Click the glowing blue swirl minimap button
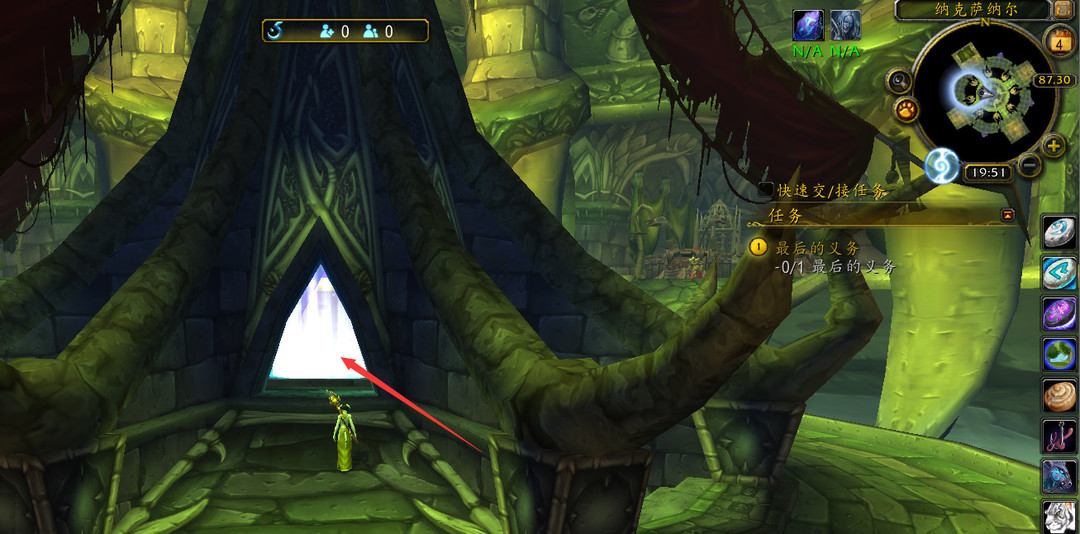This screenshot has width=1080, height=534. pos(941,166)
